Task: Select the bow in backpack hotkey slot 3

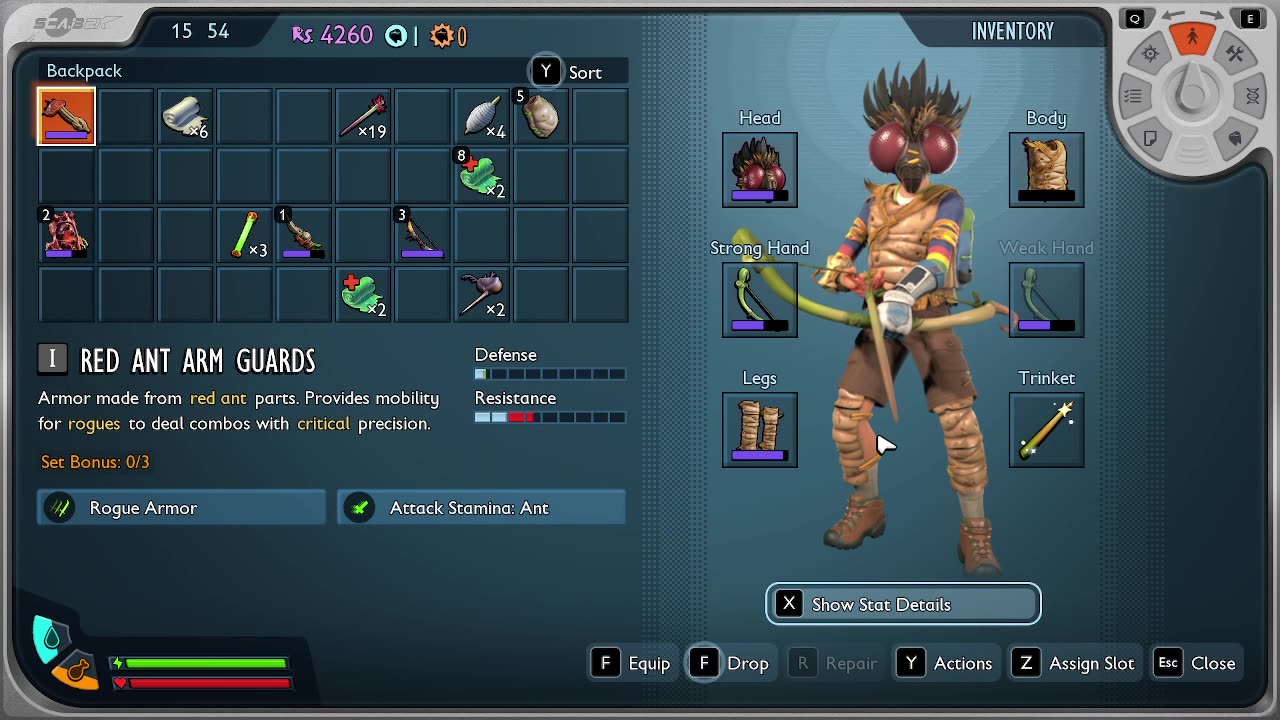Action: pyautogui.click(x=421, y=234)
